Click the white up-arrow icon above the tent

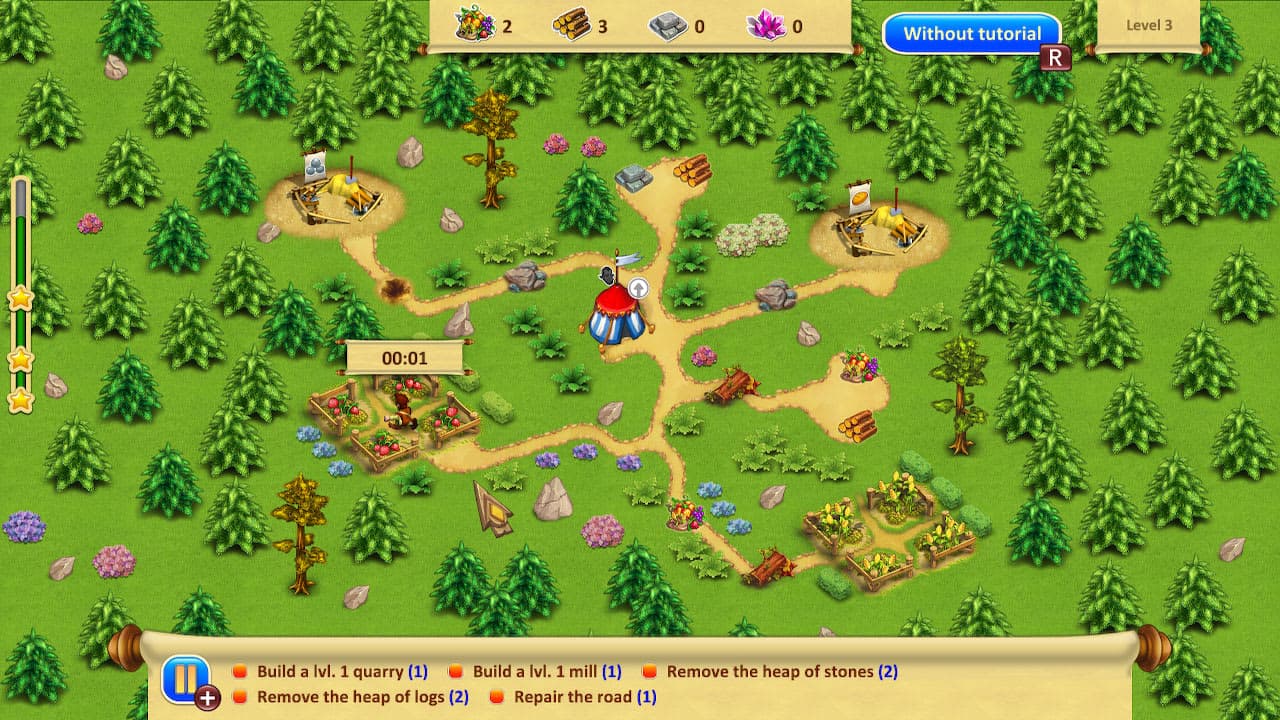tap(638, 287)
